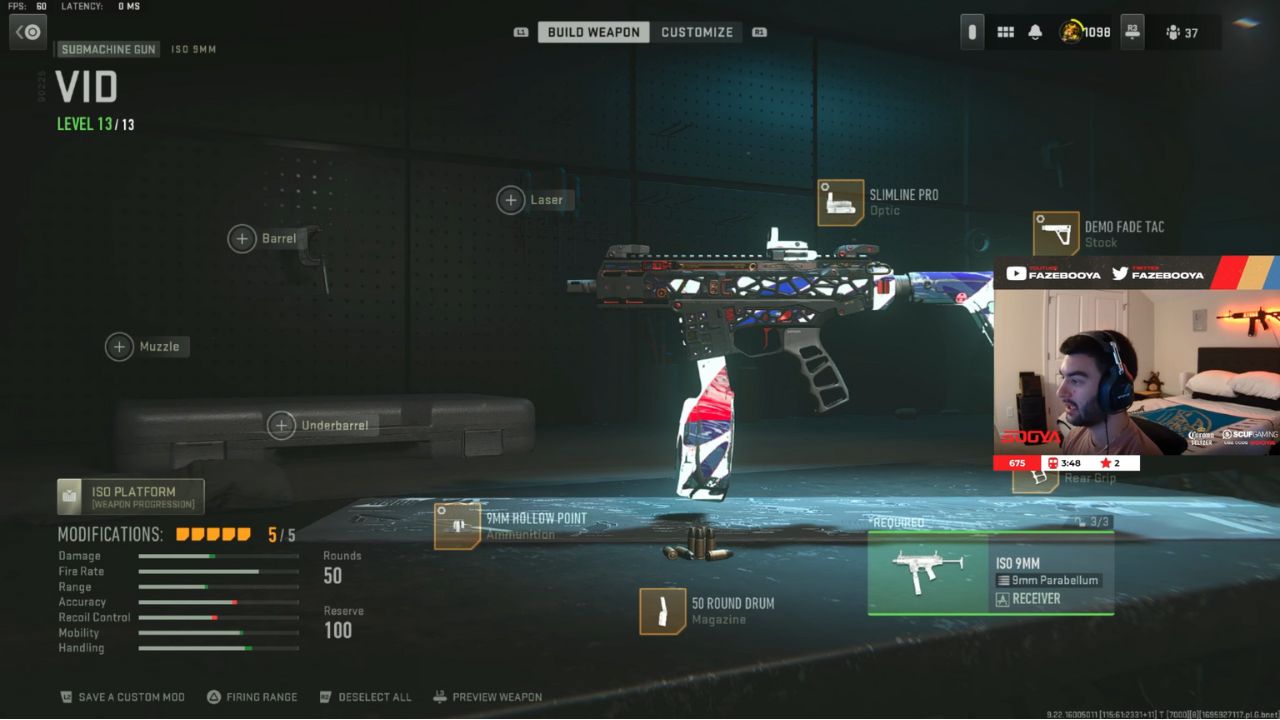This screenshot has width=1280, height=720.
Task: Open the channels grid menu
Action: coord(1005,31)
